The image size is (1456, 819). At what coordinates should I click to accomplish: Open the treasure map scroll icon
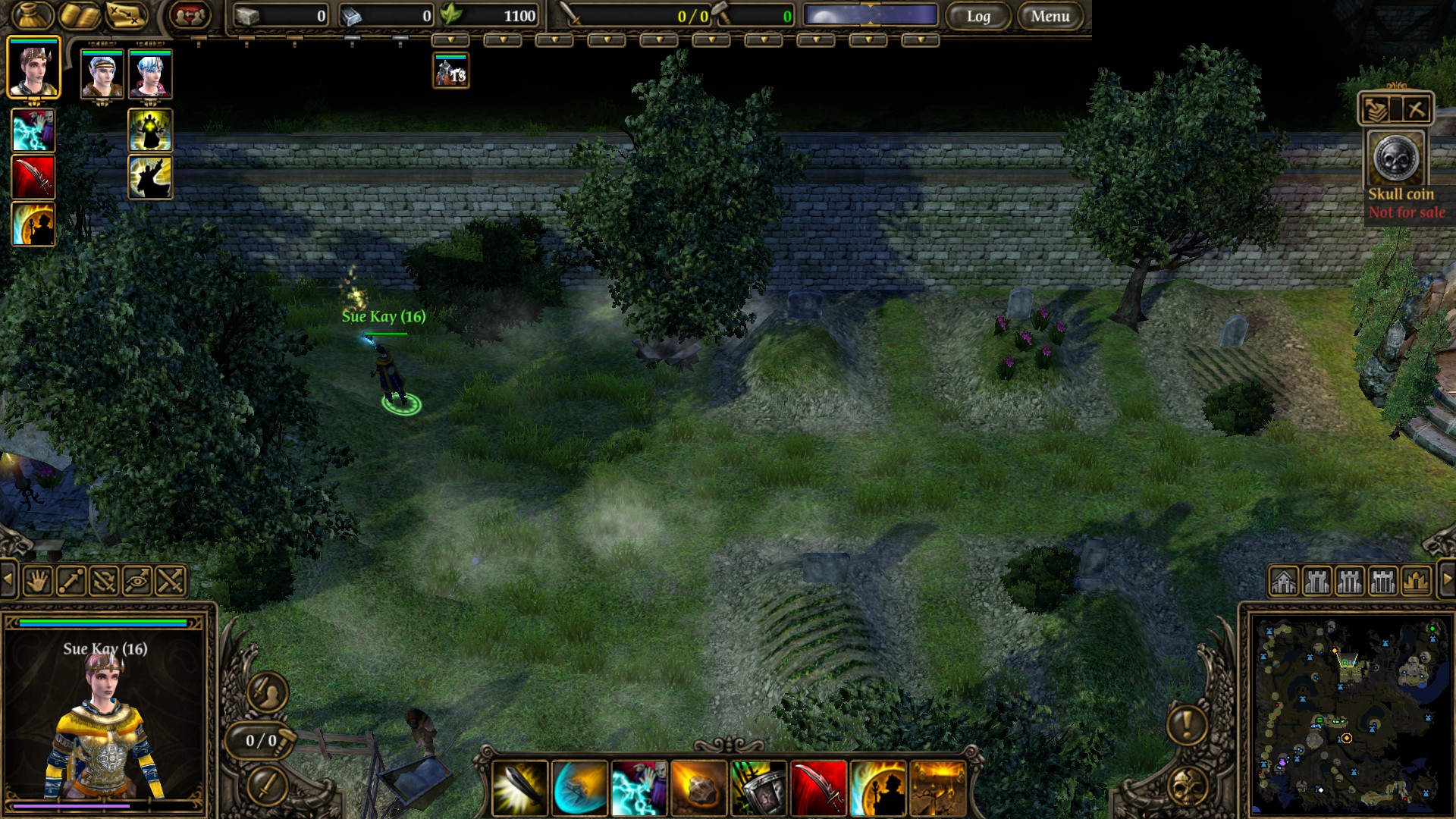point(126,15)
